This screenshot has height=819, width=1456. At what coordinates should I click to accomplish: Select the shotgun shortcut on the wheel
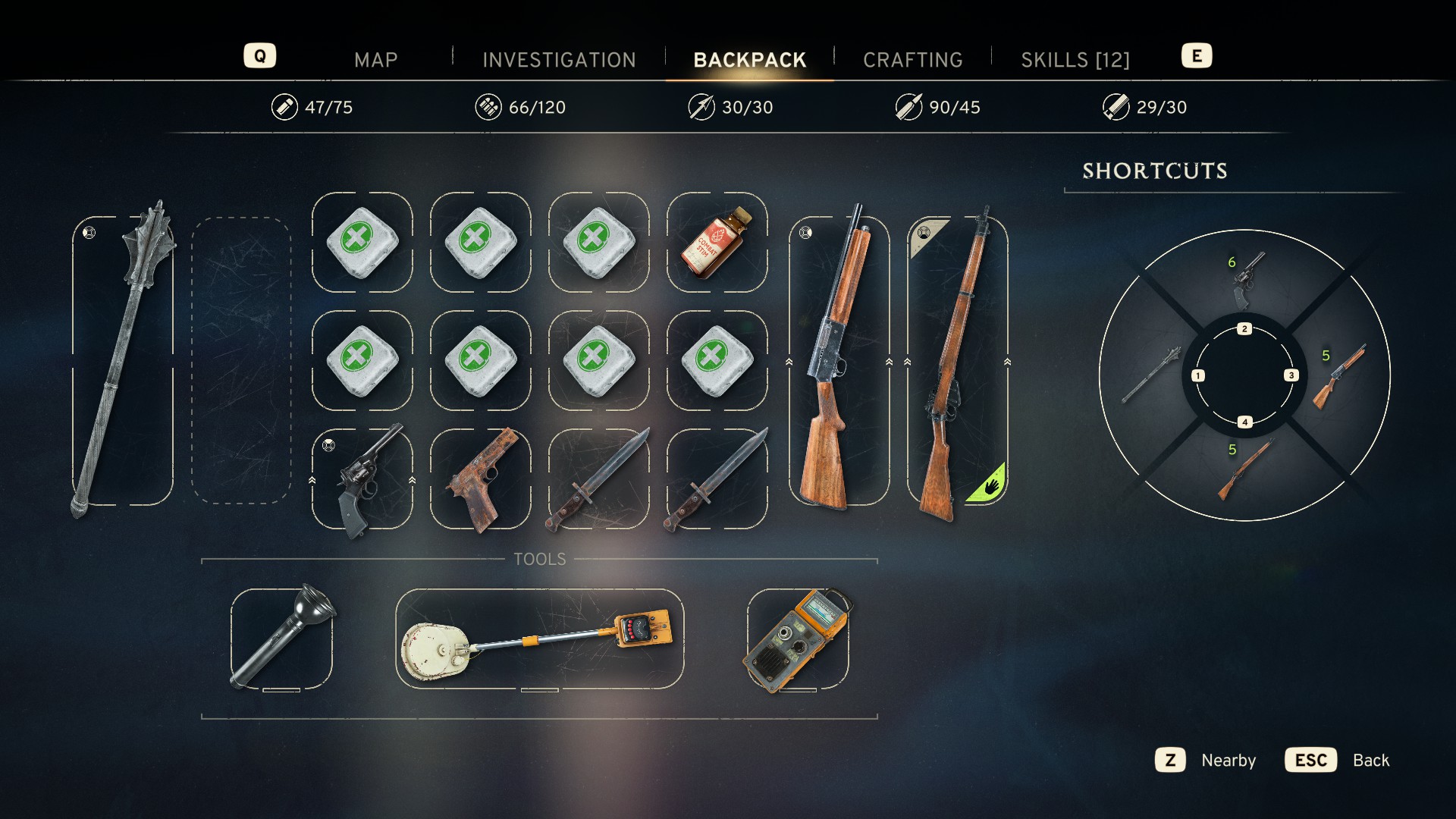(1338, 376)
